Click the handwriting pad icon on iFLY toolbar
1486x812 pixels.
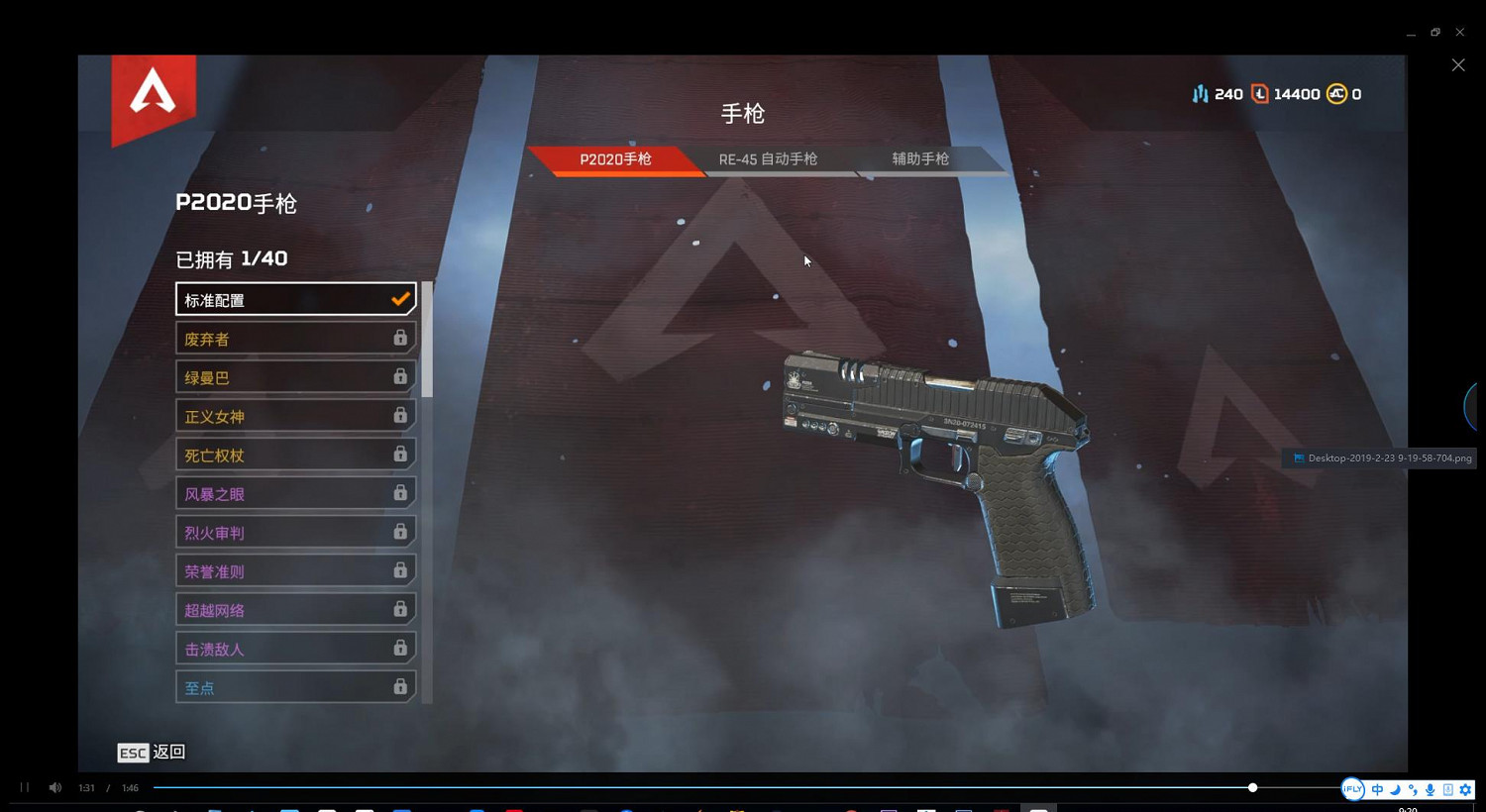[1447, 790]
